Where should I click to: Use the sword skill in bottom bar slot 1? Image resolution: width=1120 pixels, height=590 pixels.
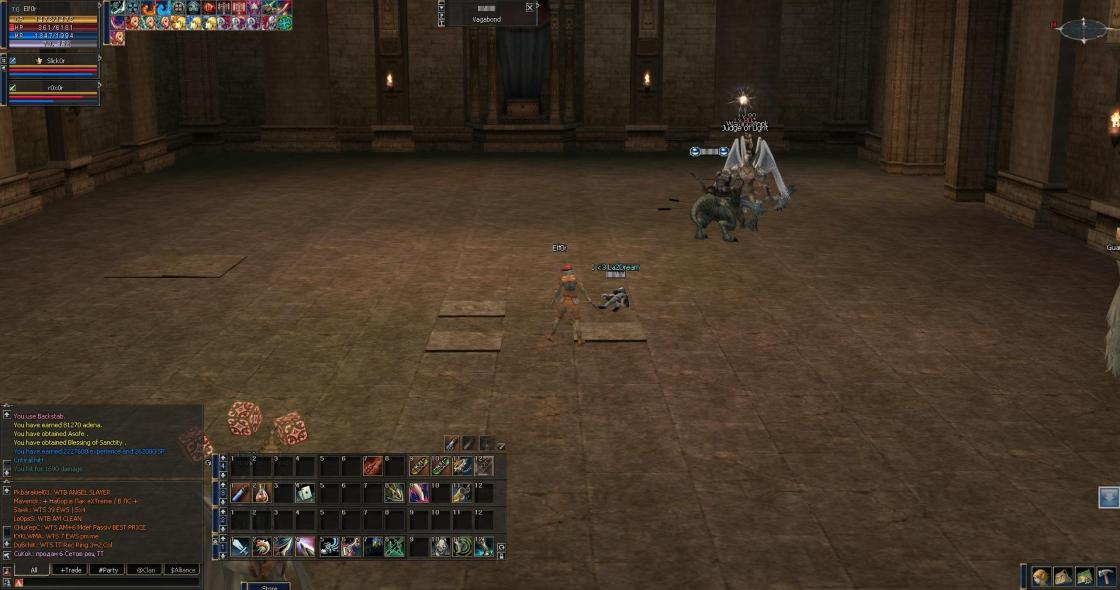tap(240, 547)
